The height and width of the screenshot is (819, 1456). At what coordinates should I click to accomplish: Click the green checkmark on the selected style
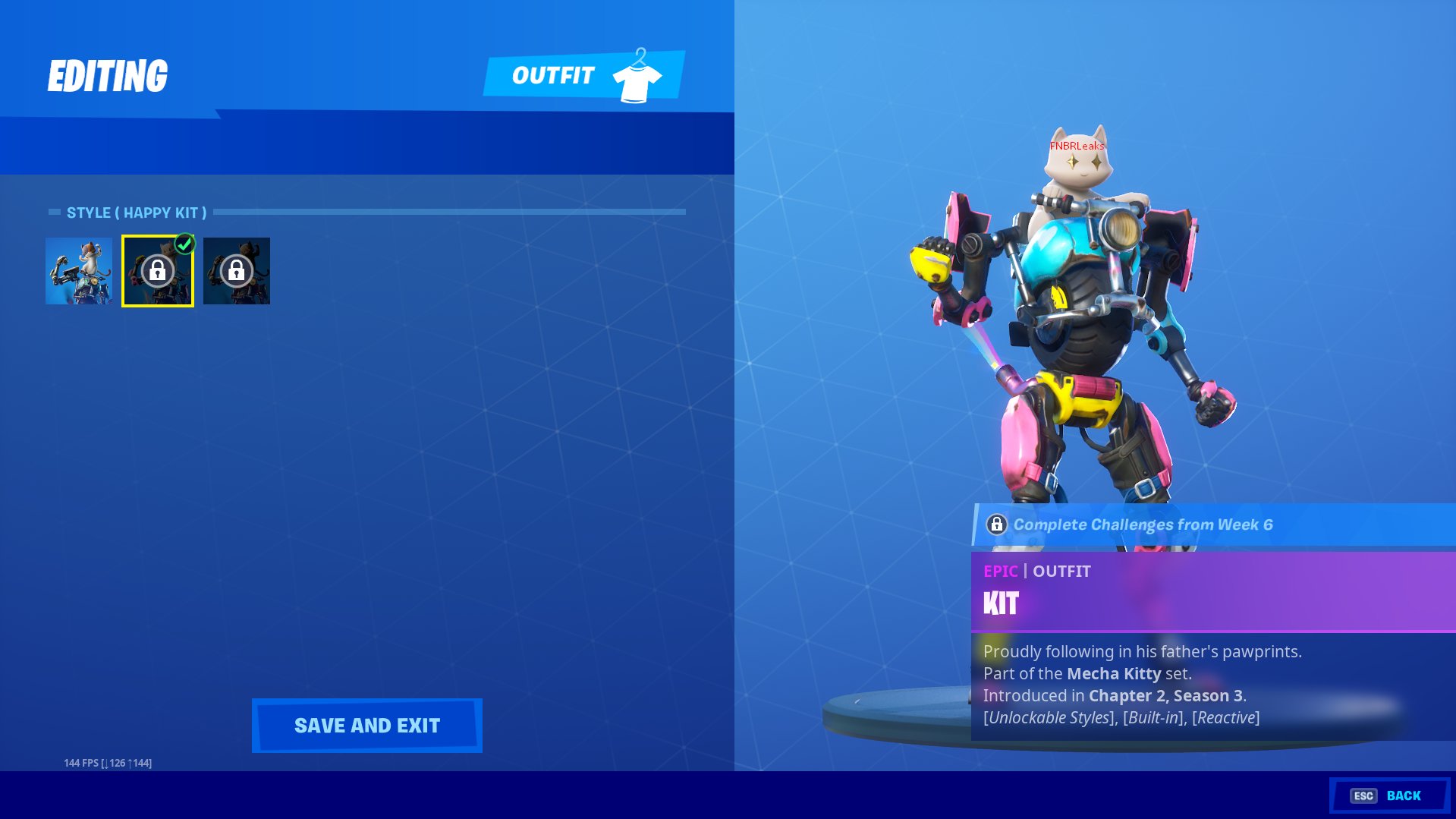184,244
